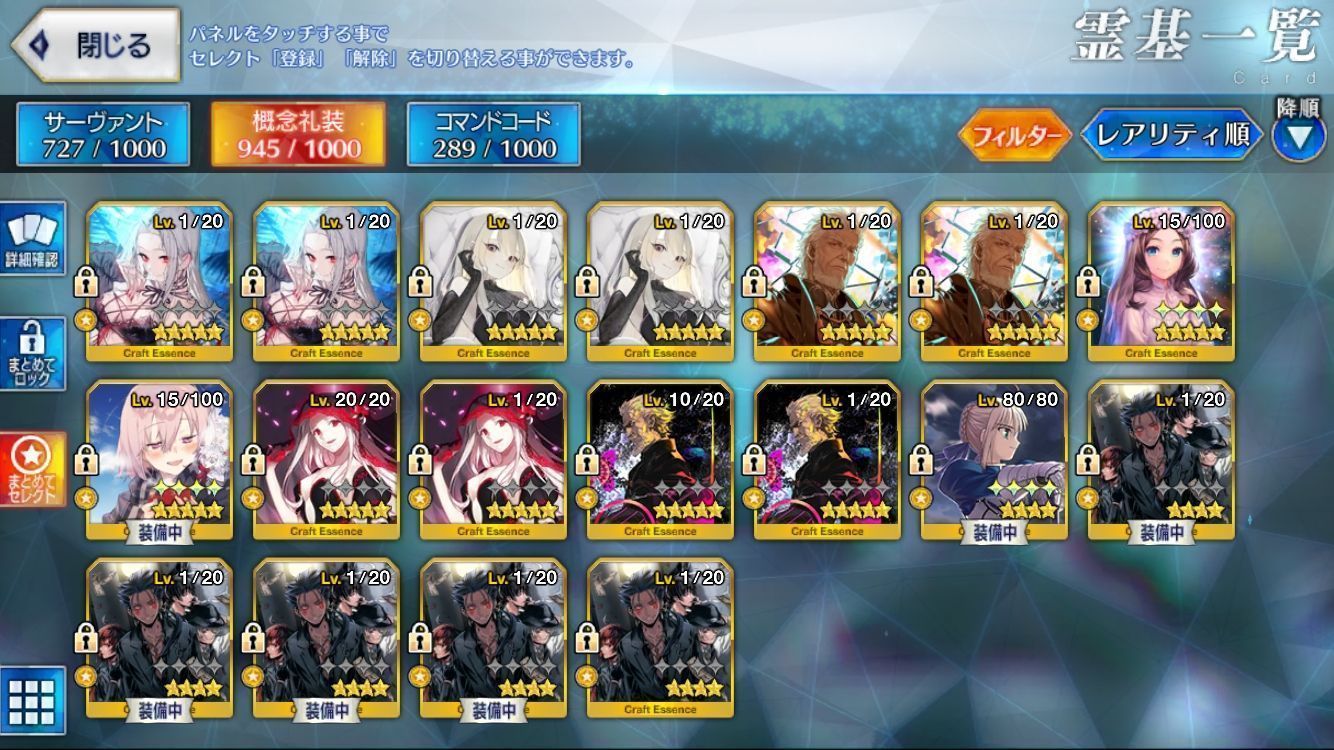Choose the Lv. 20/20 red-hooded girl card
The image size is (1334, 750).
(x=327, y=460)
